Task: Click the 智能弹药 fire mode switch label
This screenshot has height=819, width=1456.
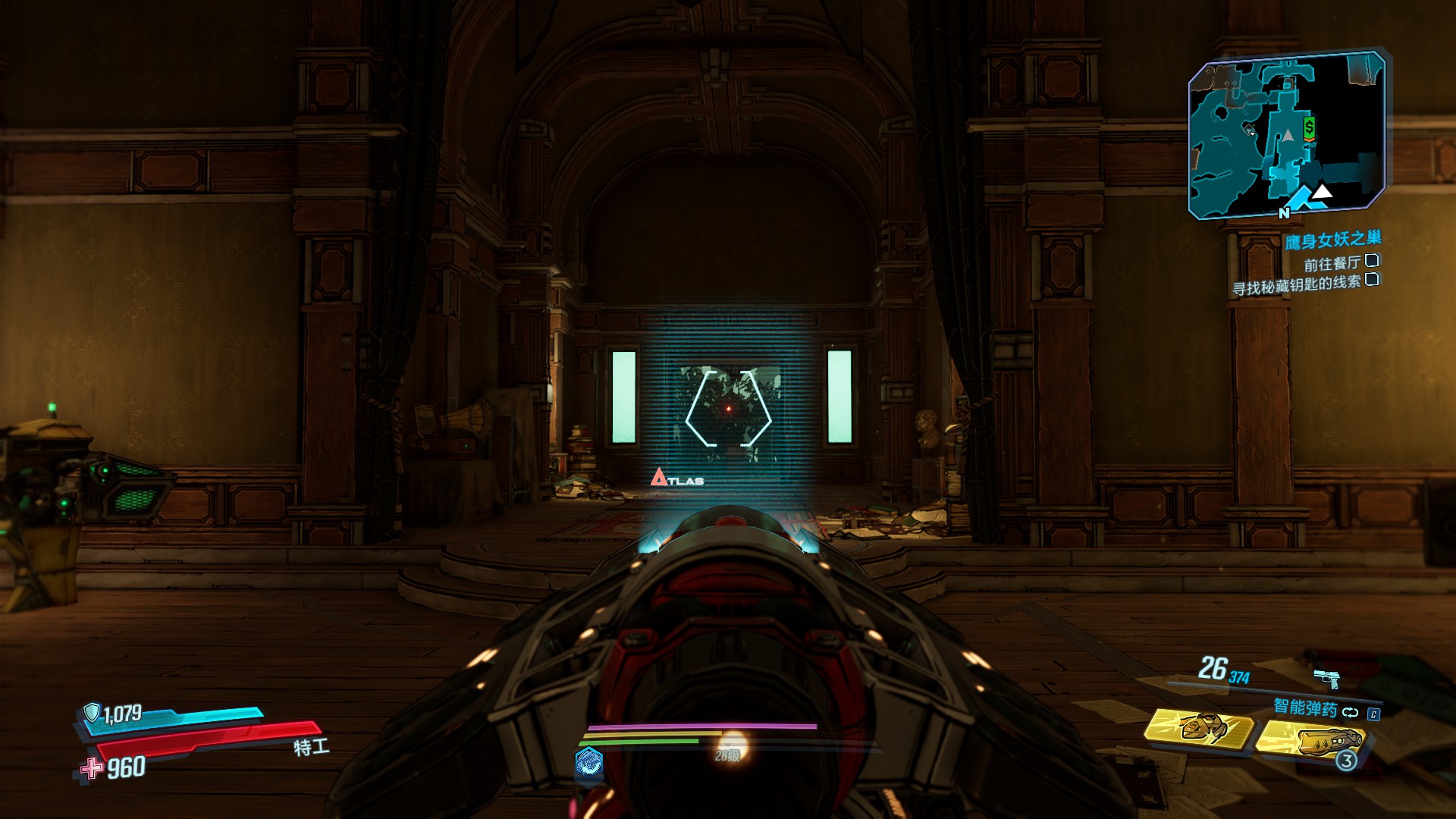Action: (x=1304, y=708)
